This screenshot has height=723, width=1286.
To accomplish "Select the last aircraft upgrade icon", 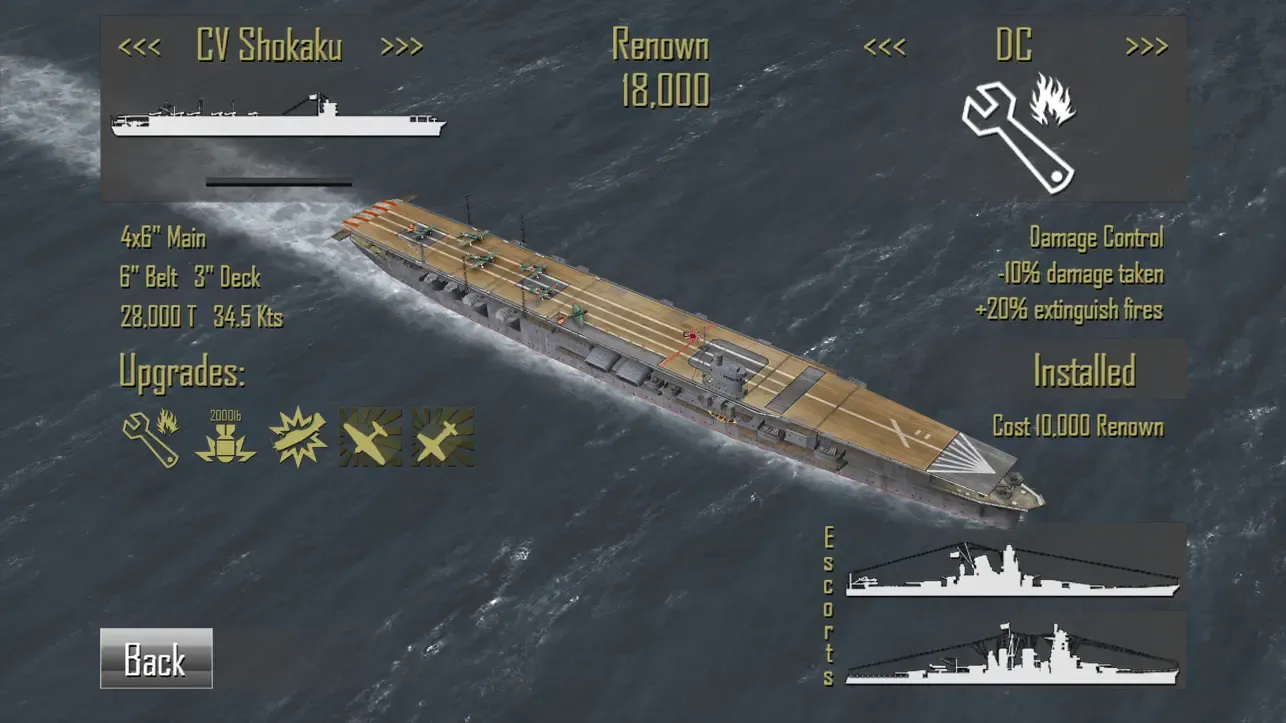I will point(443,437).
